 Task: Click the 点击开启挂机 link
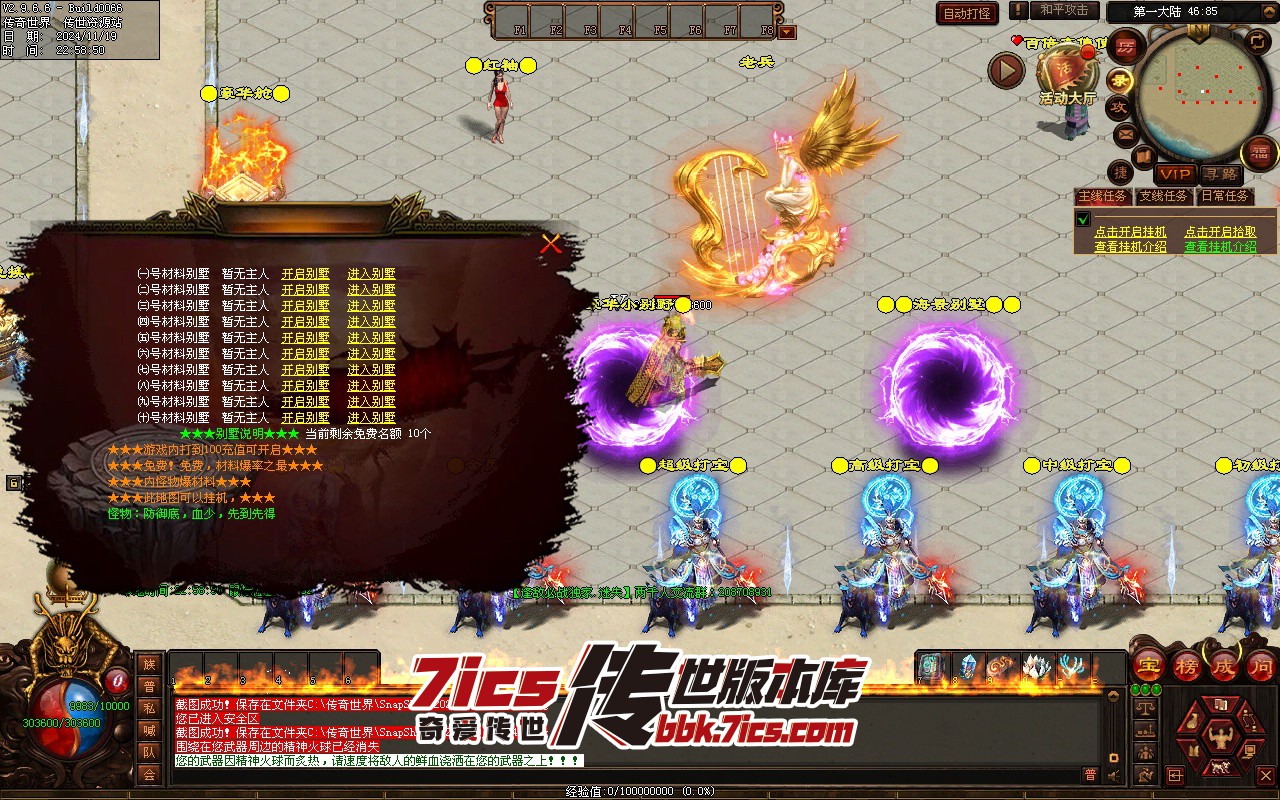1130,232
